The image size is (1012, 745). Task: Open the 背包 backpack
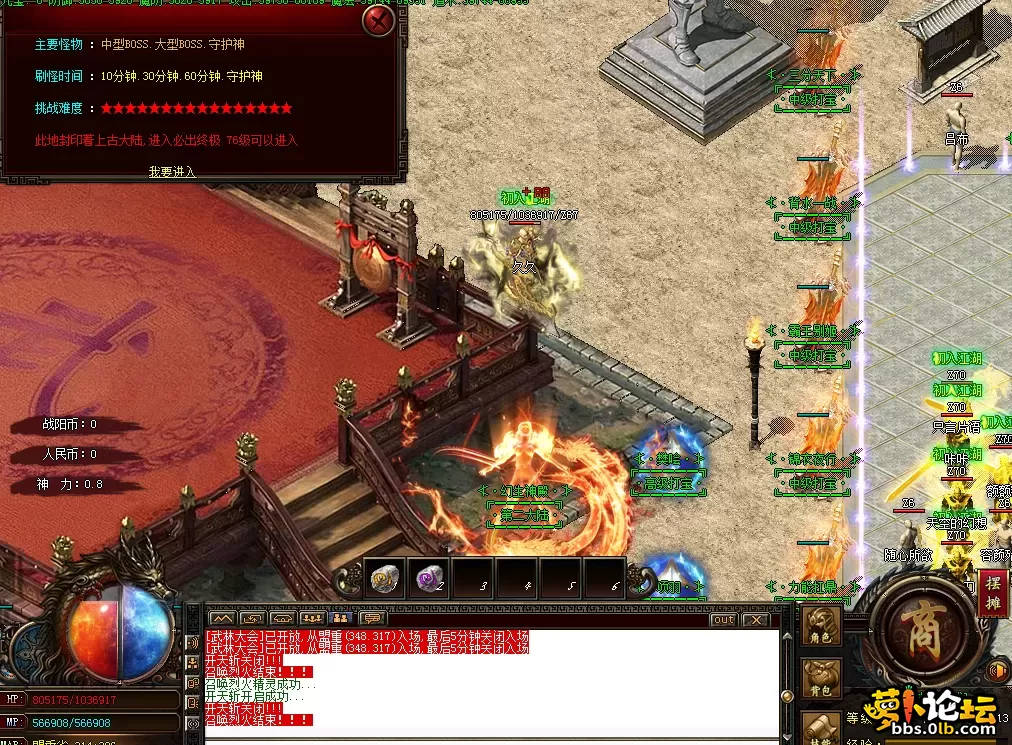pyautogui.click(x=822, y=679)
